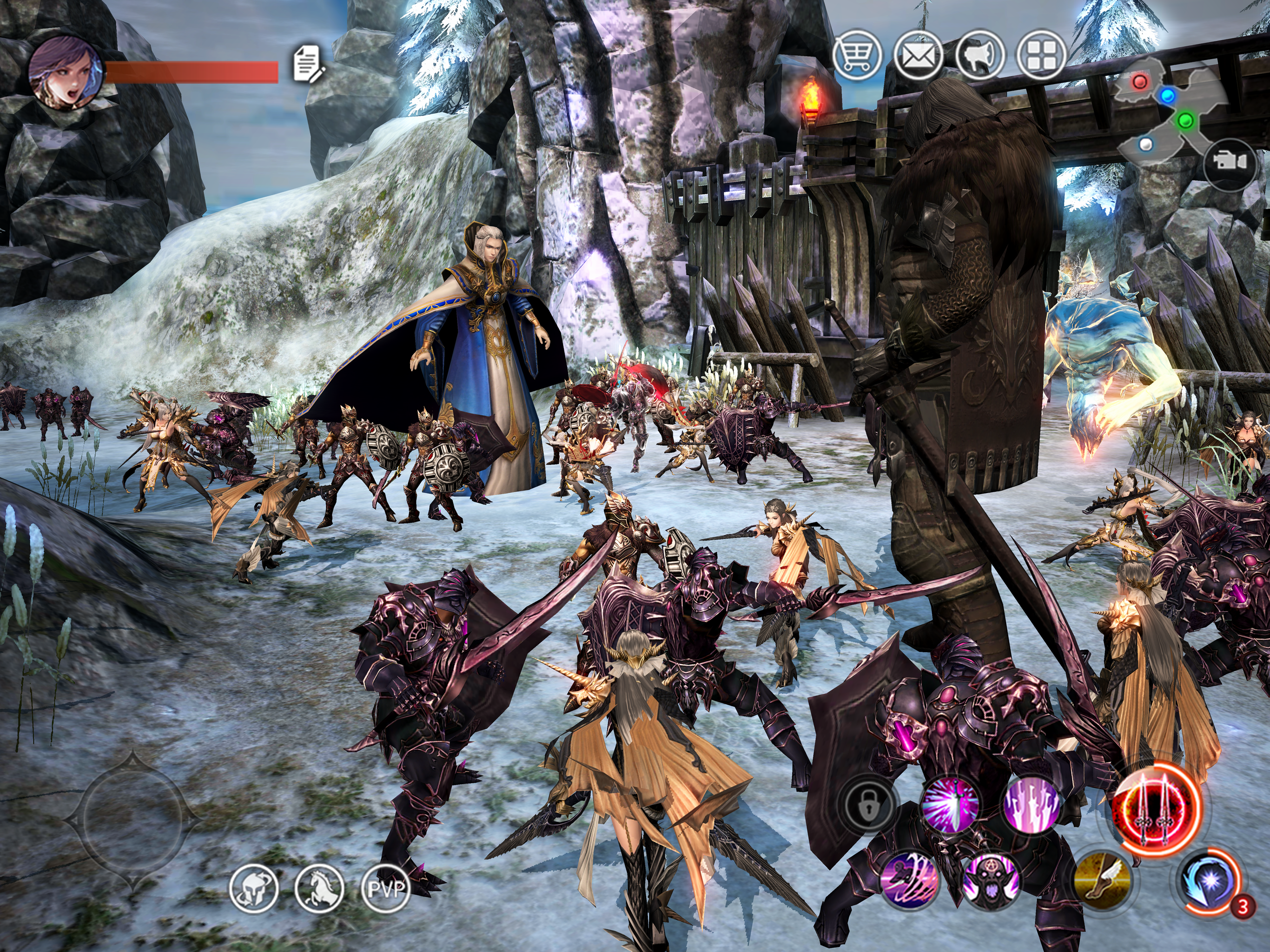This screenshot has height=952, width=1270.
Task: Open announcements with the megaphone icon
Action: click(980, 55)
